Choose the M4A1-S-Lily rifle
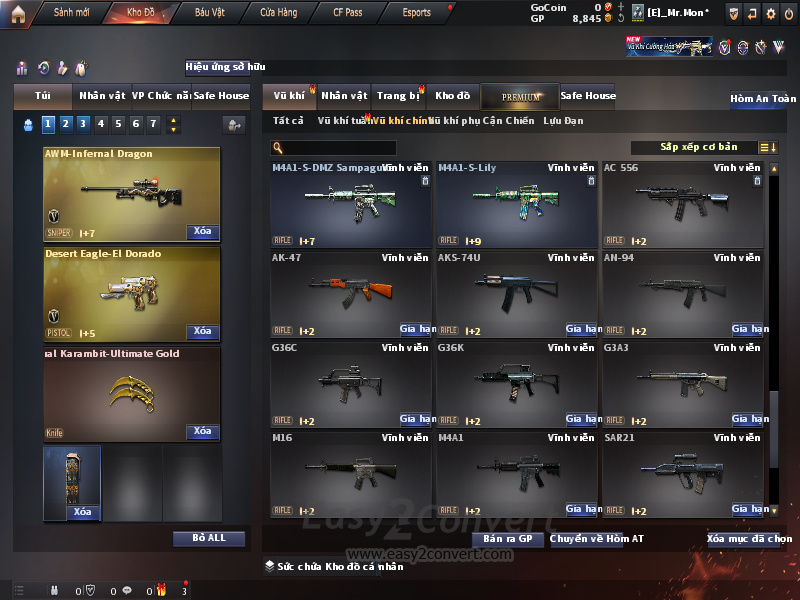The height and width of the screenshot is (600, 800). coord(516,204)
